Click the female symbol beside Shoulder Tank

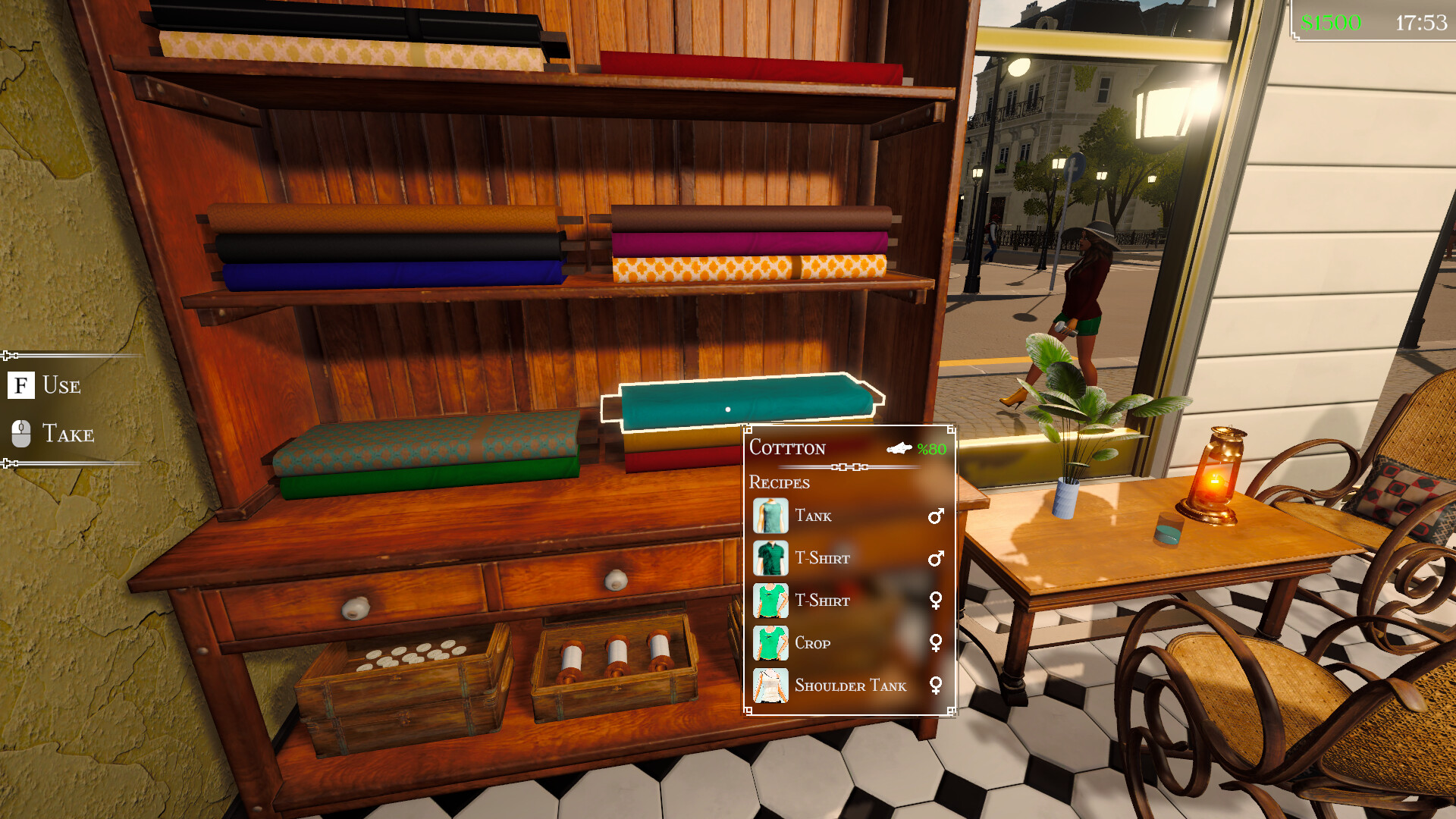[938, 686]
